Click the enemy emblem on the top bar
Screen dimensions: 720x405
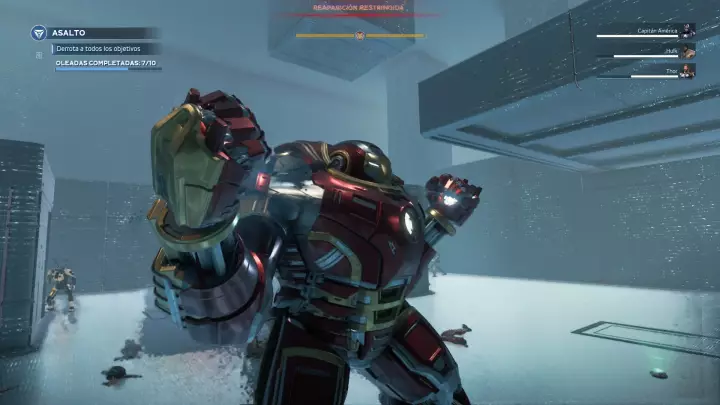point(360,36)
